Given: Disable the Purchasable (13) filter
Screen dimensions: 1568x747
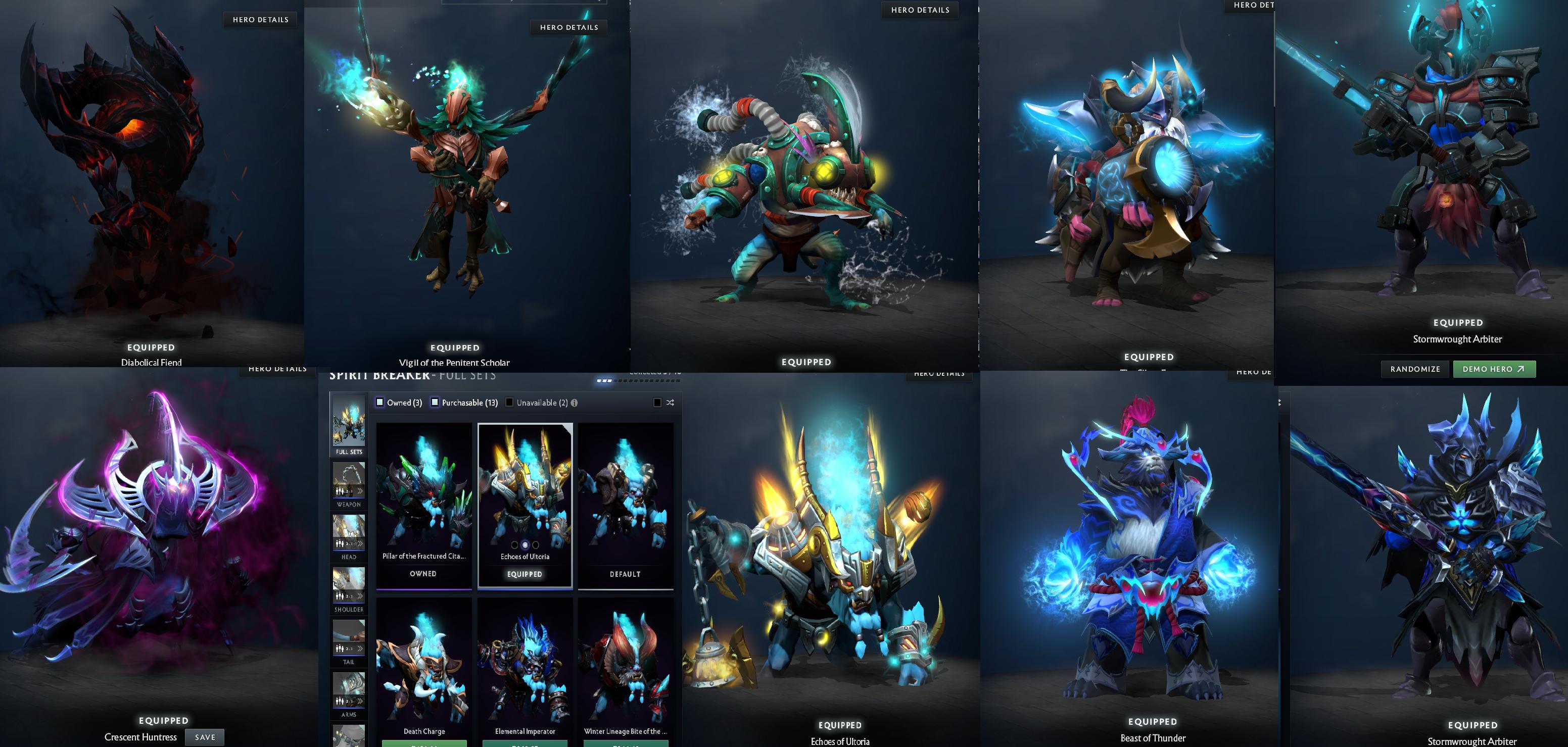Looking at the screenshot, I should pyautogui.click(x=434, y=402).
